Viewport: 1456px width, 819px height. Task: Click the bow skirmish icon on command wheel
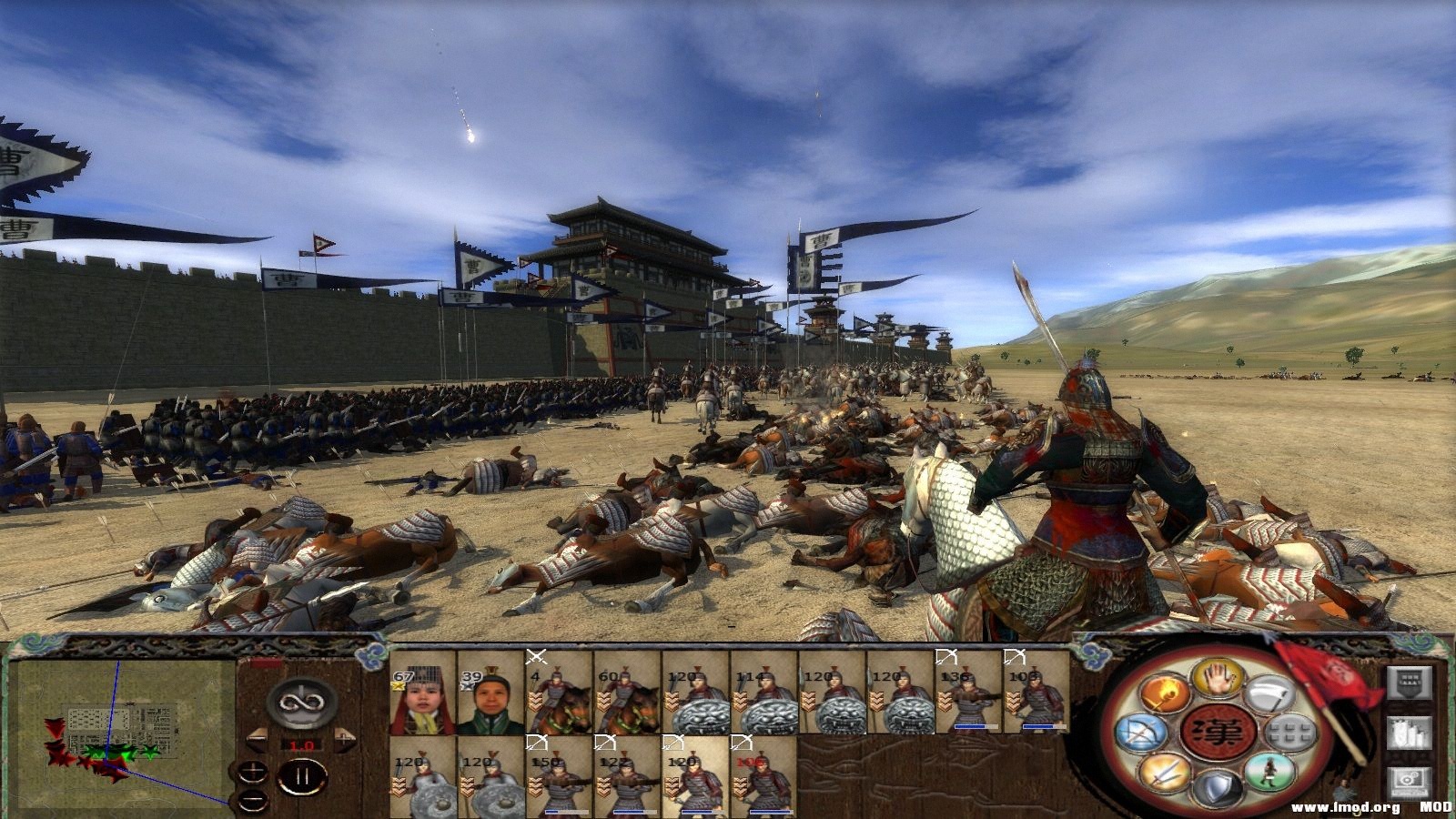[1141, 733]
